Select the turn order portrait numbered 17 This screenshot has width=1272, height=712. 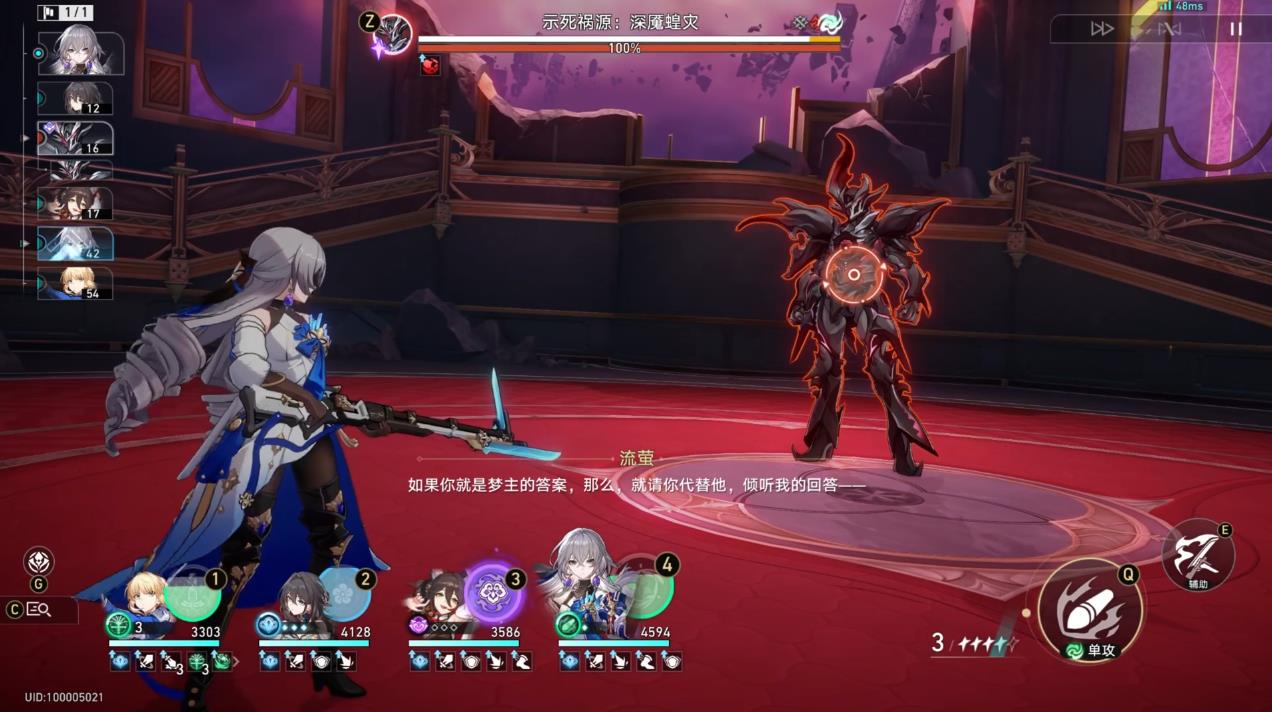[76, 204]
